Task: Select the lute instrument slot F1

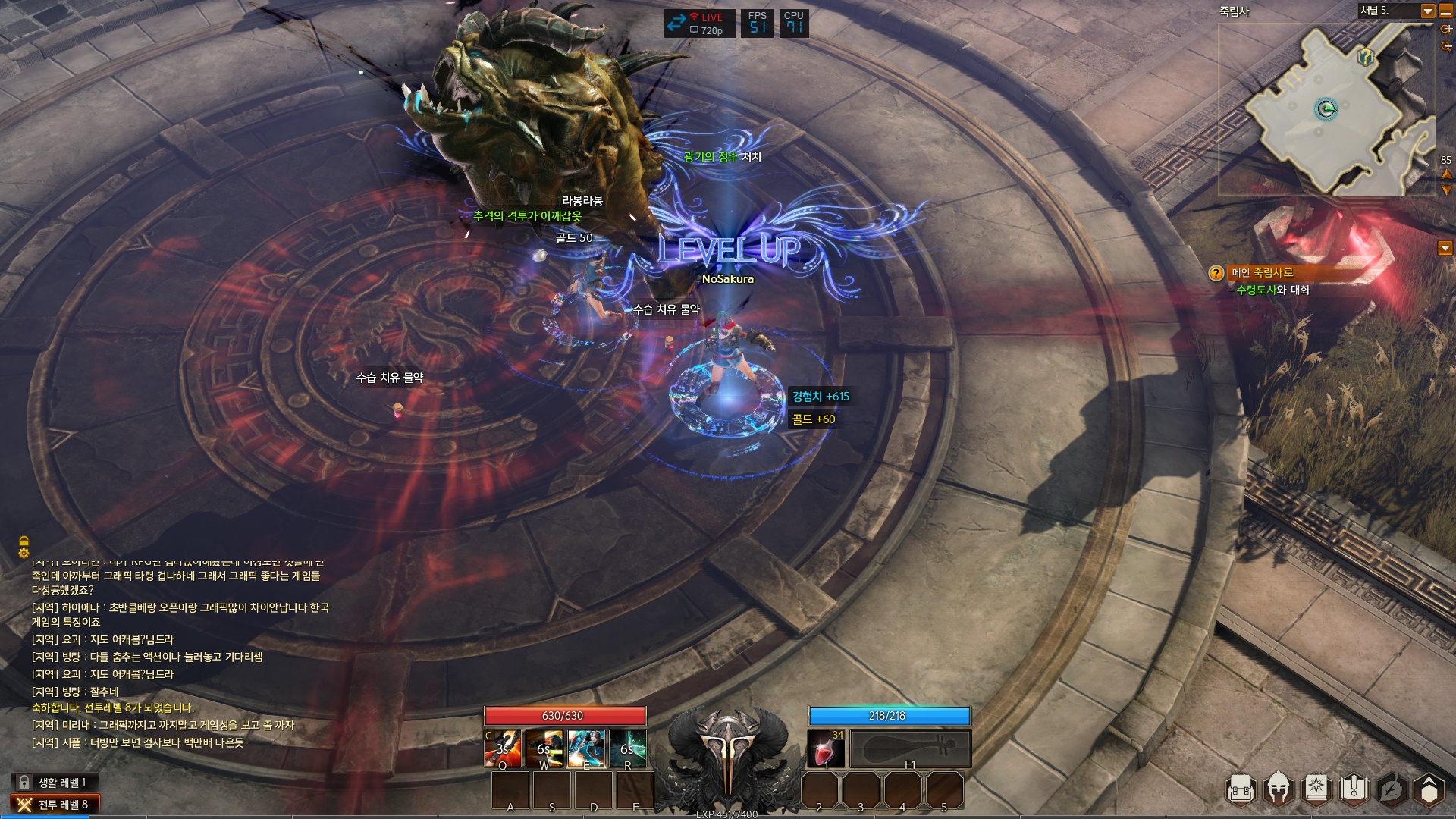Action: [x=910, y=748]
